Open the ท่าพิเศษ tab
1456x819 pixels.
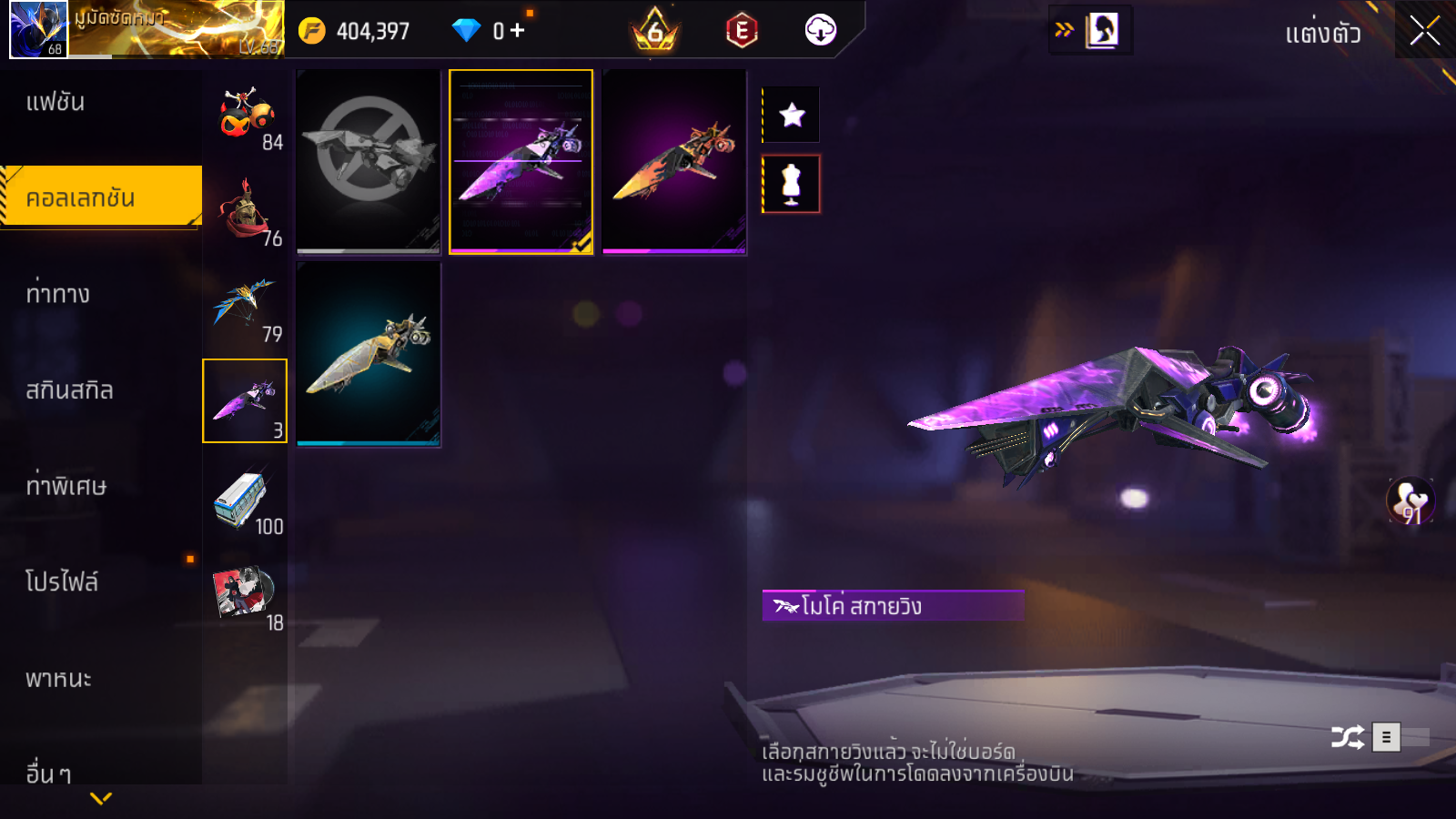click(66, 486)
